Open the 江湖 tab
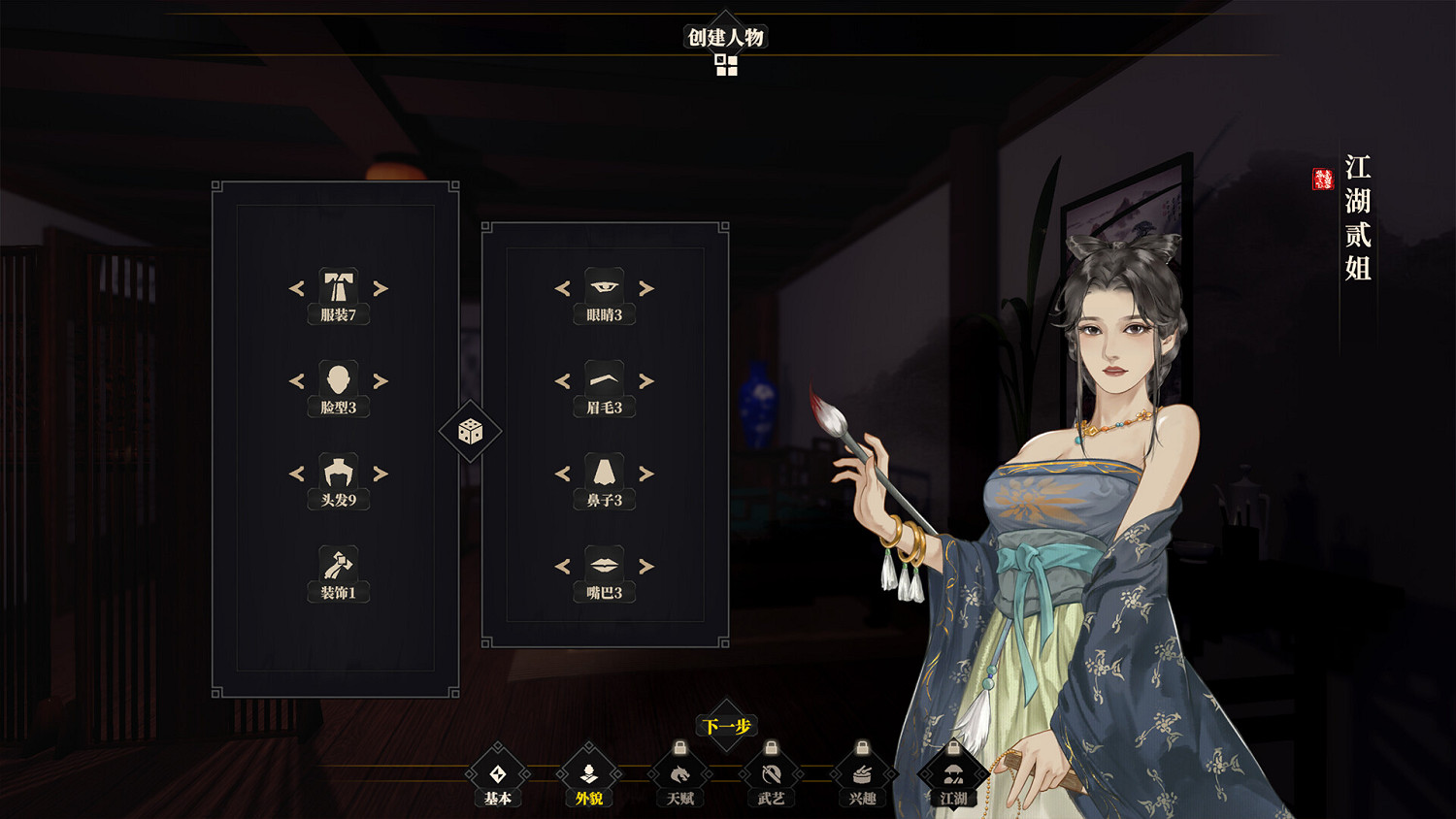The image size is (1456, 819). click(x=952, y=774)
